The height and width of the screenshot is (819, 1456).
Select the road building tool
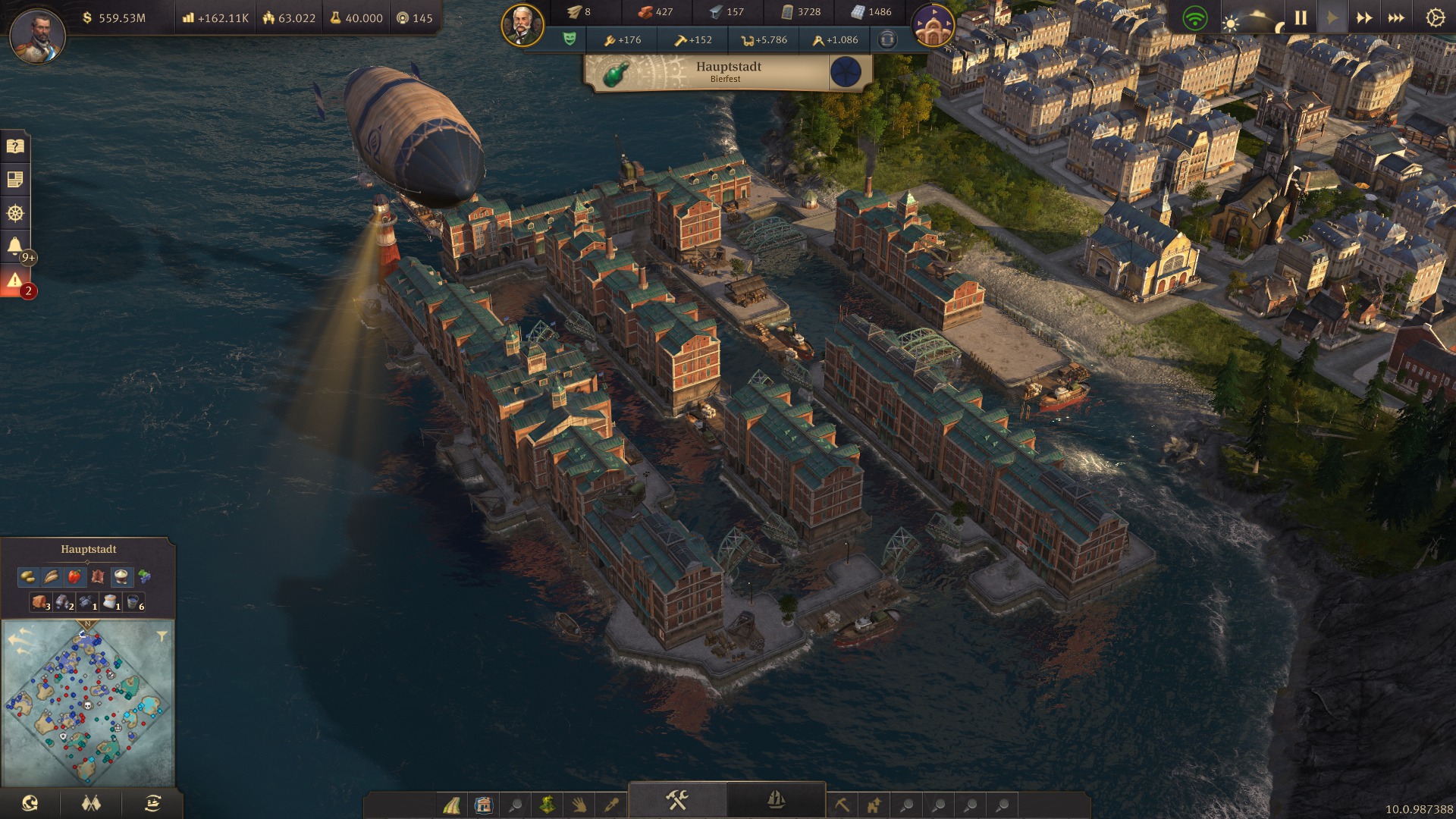452,805
